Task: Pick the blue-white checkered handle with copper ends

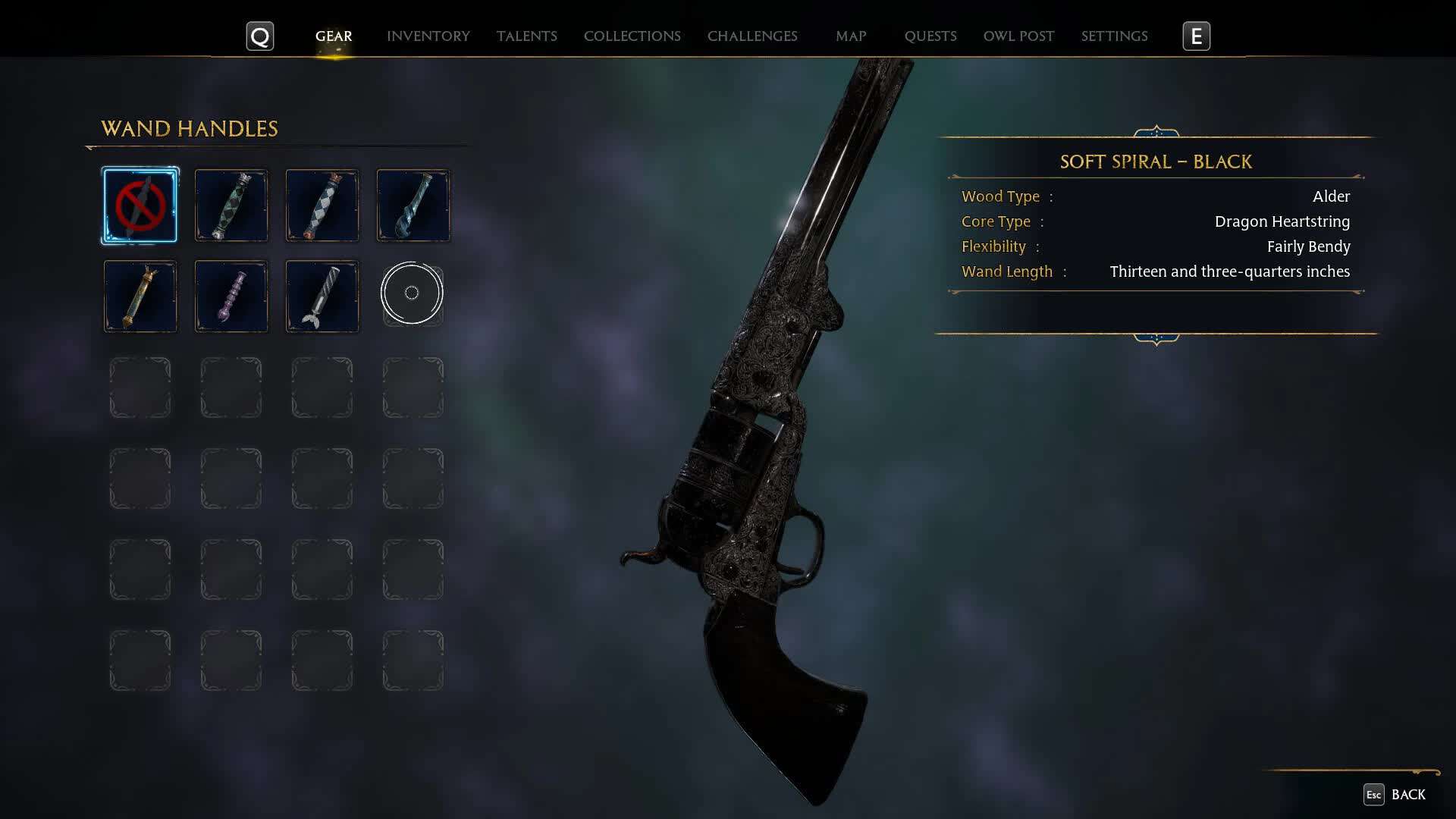Action: [x=322, y=206]
